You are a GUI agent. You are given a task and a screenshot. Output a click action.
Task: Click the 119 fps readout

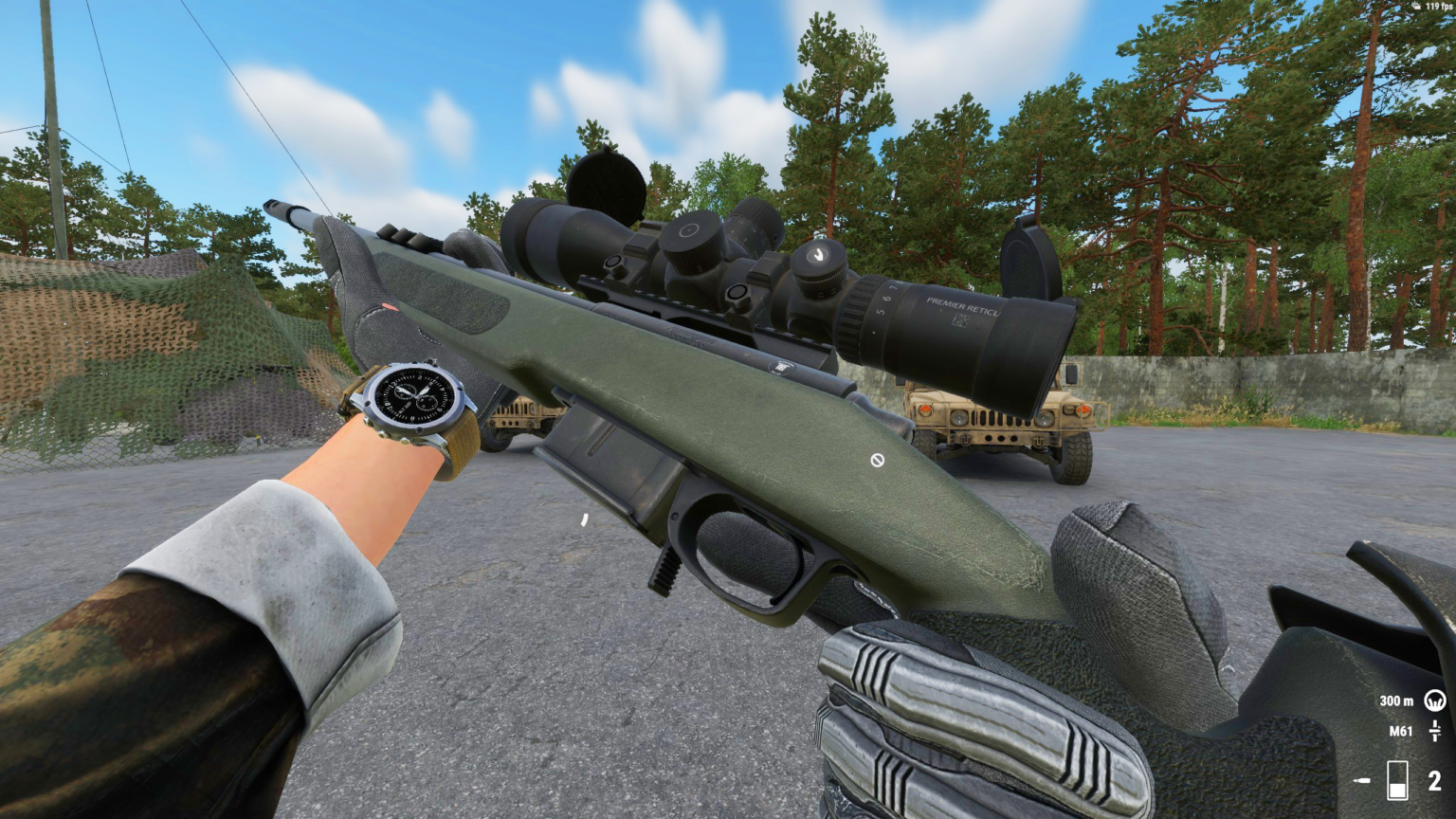(1438, 8)
